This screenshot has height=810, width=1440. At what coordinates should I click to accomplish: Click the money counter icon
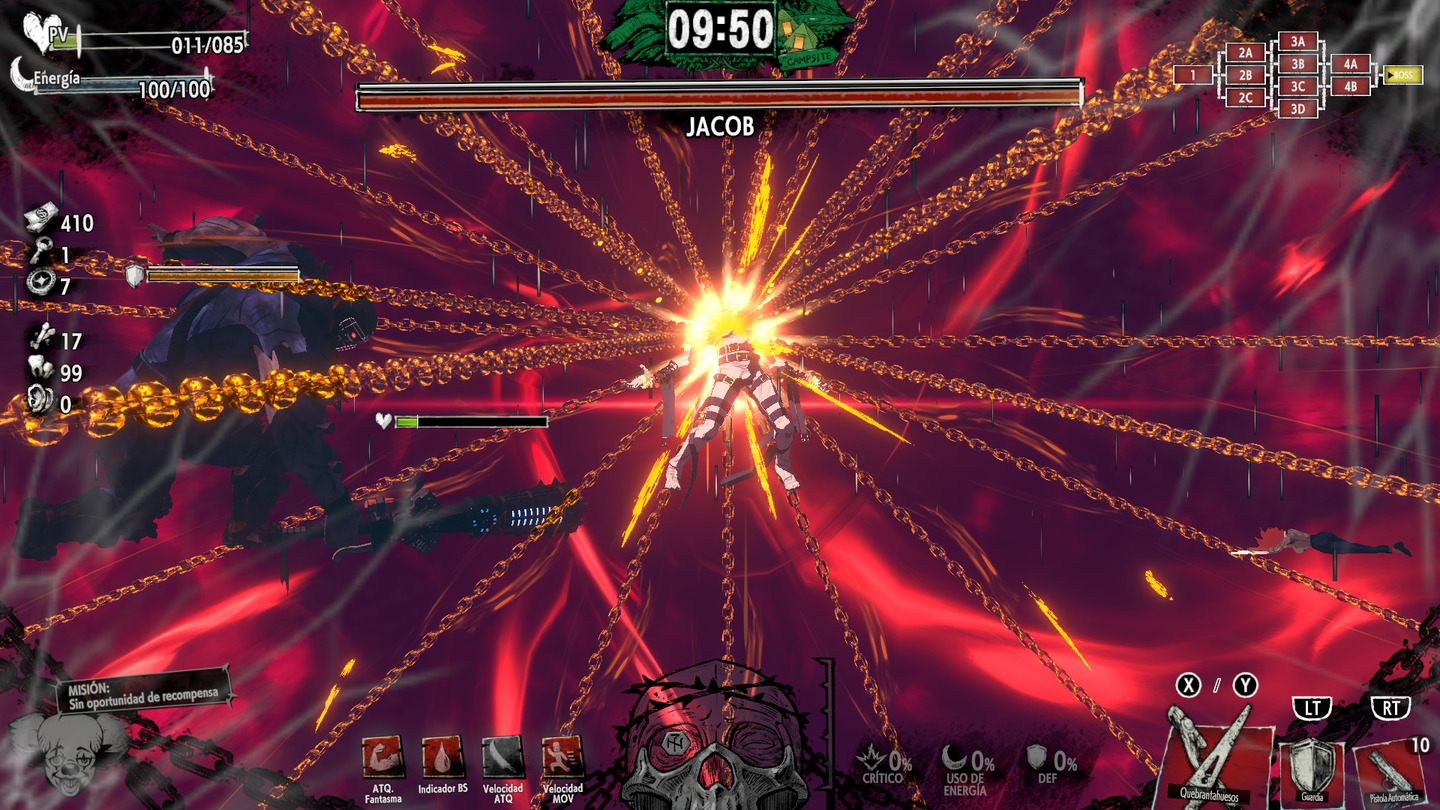40,221
